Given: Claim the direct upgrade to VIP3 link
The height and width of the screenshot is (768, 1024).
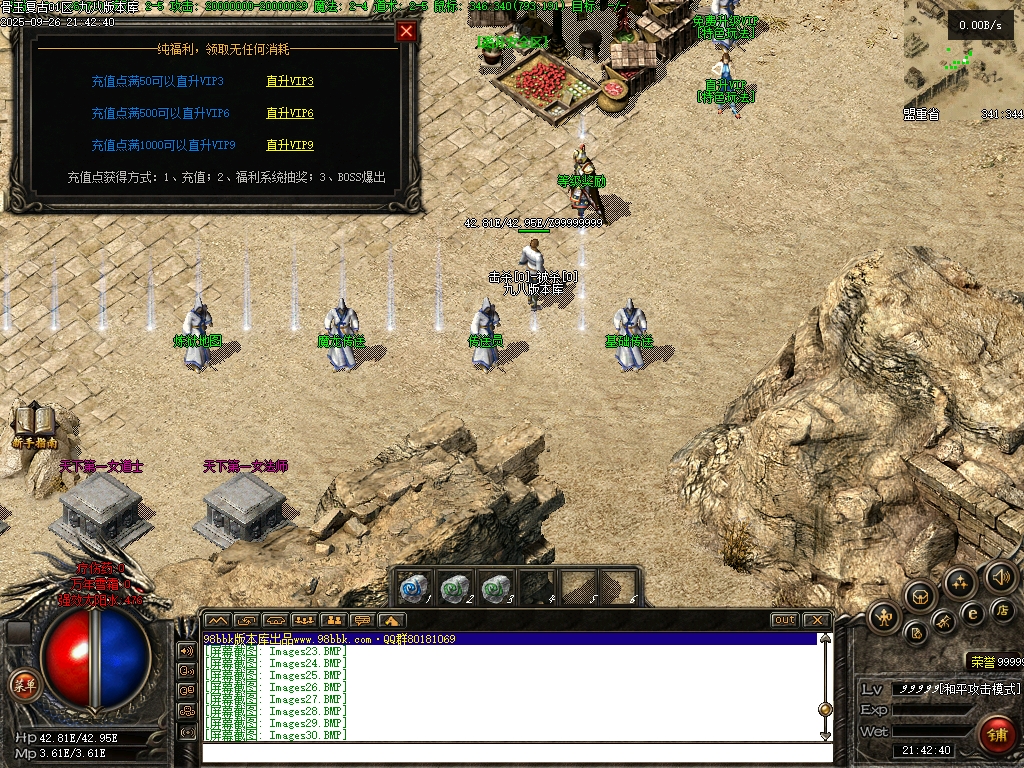Looking at the screenshot, I should (x=289, y=81).
